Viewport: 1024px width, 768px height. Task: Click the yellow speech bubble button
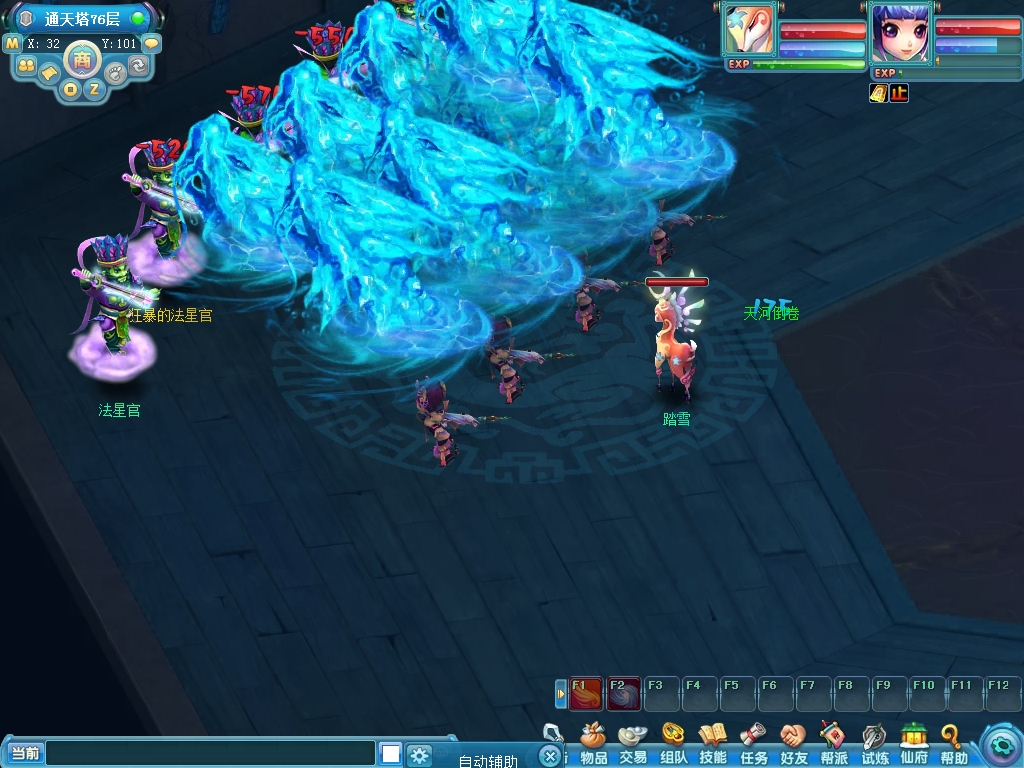point(151,44)
